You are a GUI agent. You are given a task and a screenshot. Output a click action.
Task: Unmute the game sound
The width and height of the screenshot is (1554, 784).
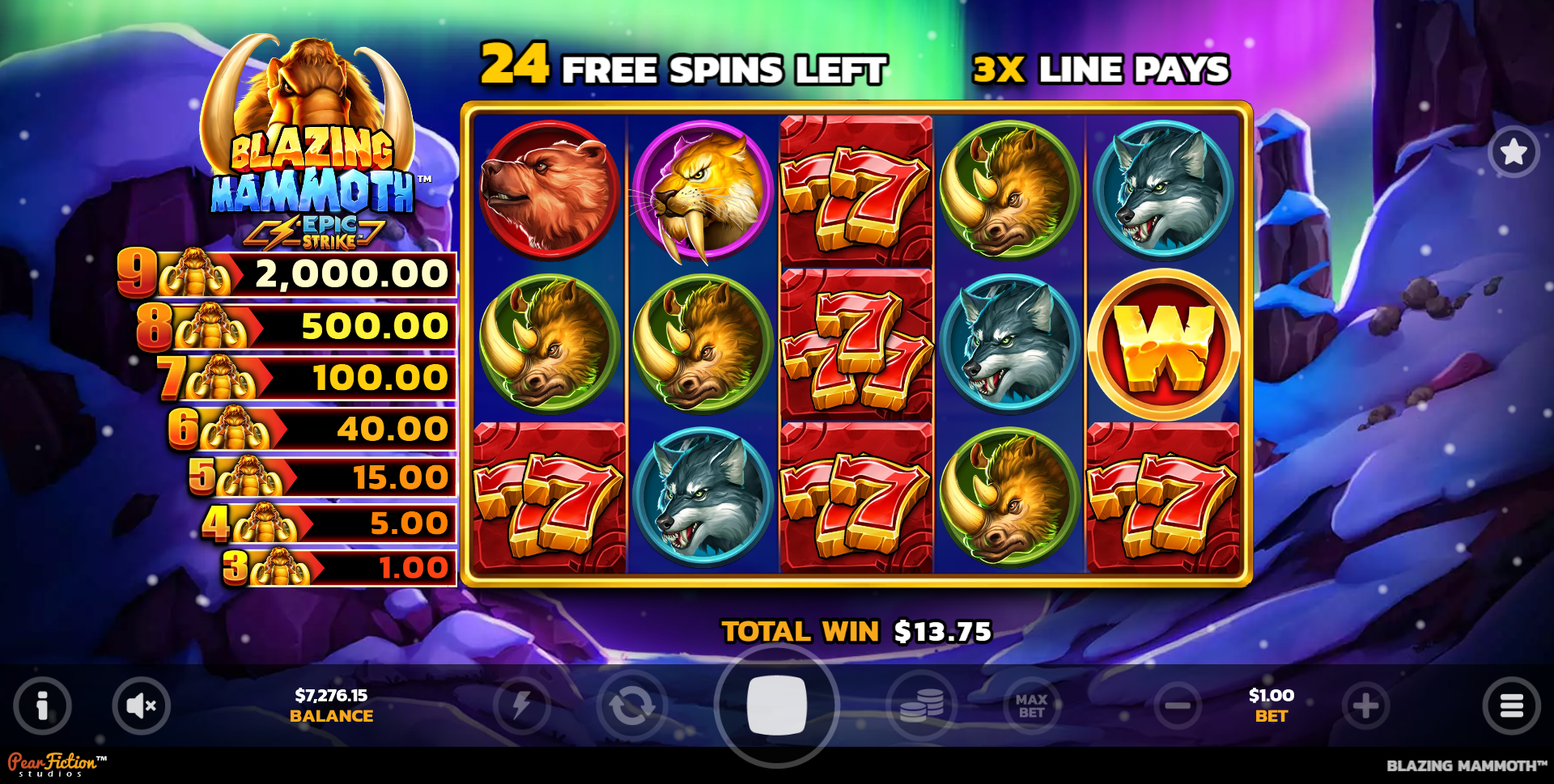pyautogui.click(x=142, y=705)
